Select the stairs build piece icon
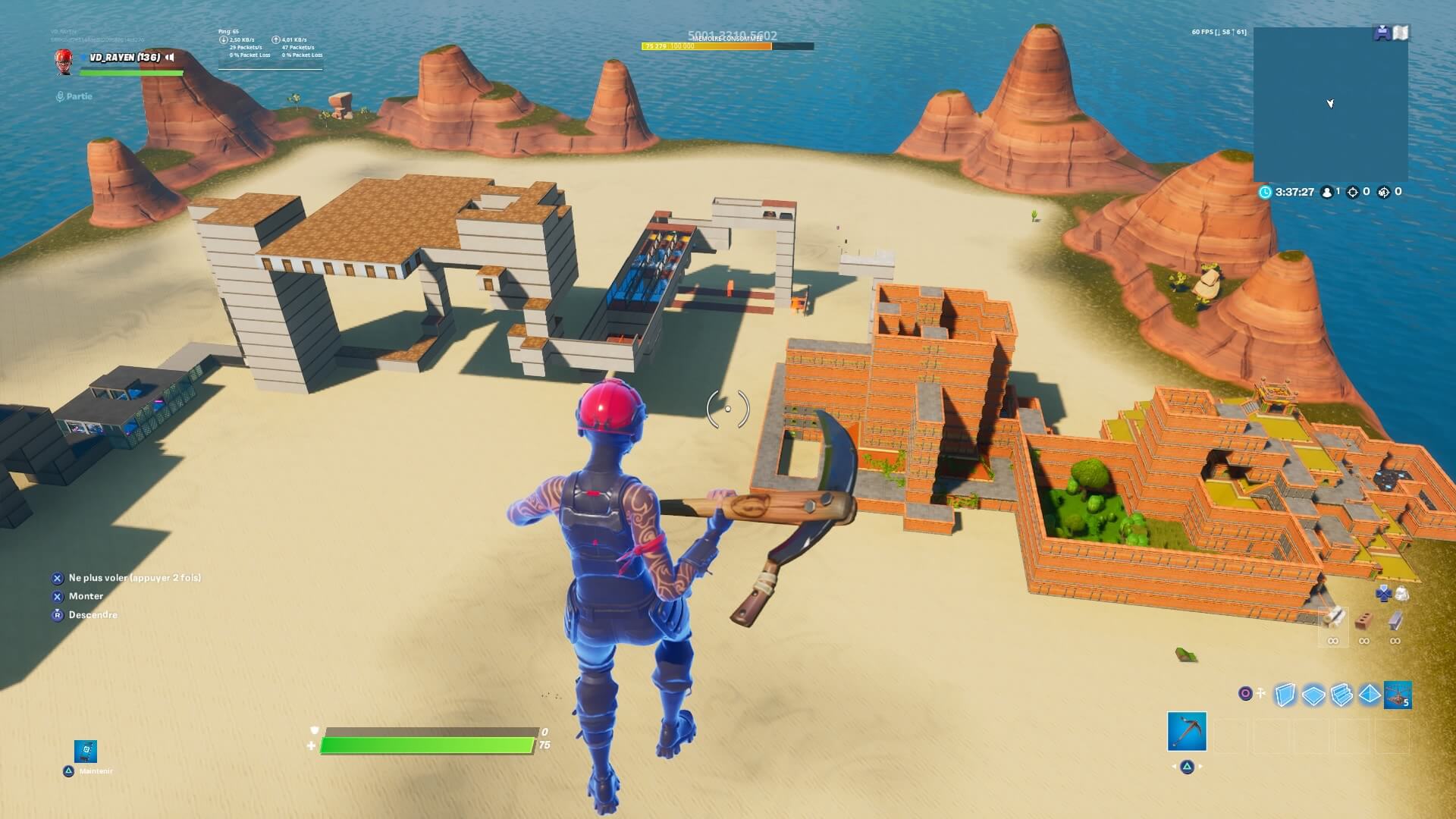 (1341, 695)
